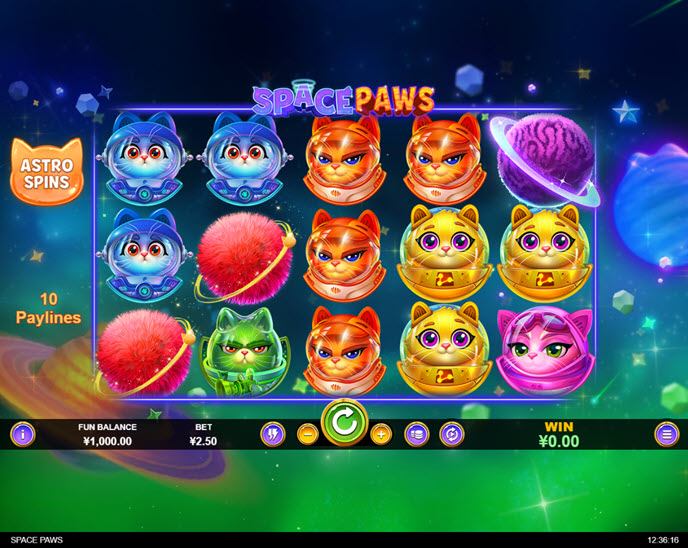The image size is (688, 548).
Task: Click the Astro Spins cat badge
Action: click(x=46, y=168)
